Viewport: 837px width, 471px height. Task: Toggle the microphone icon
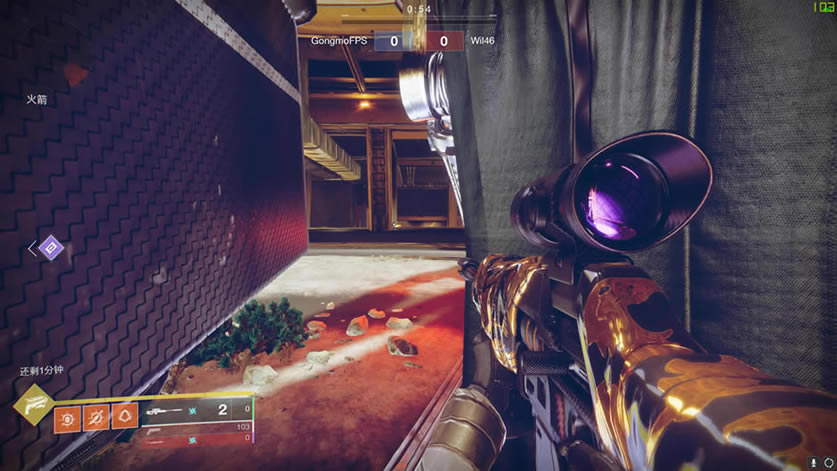pos(815,462)
